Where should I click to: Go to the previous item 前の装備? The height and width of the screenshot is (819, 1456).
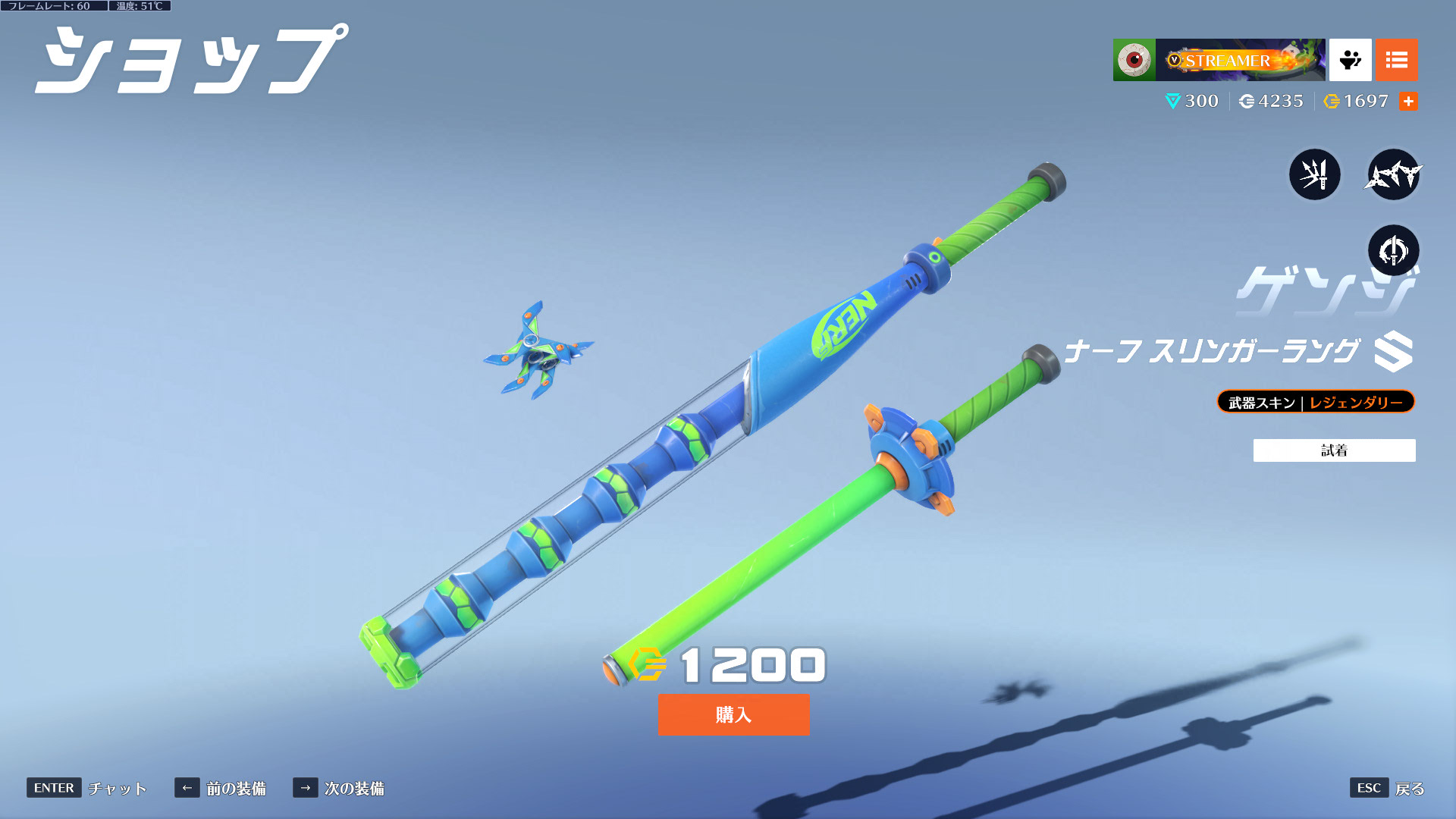221,788
